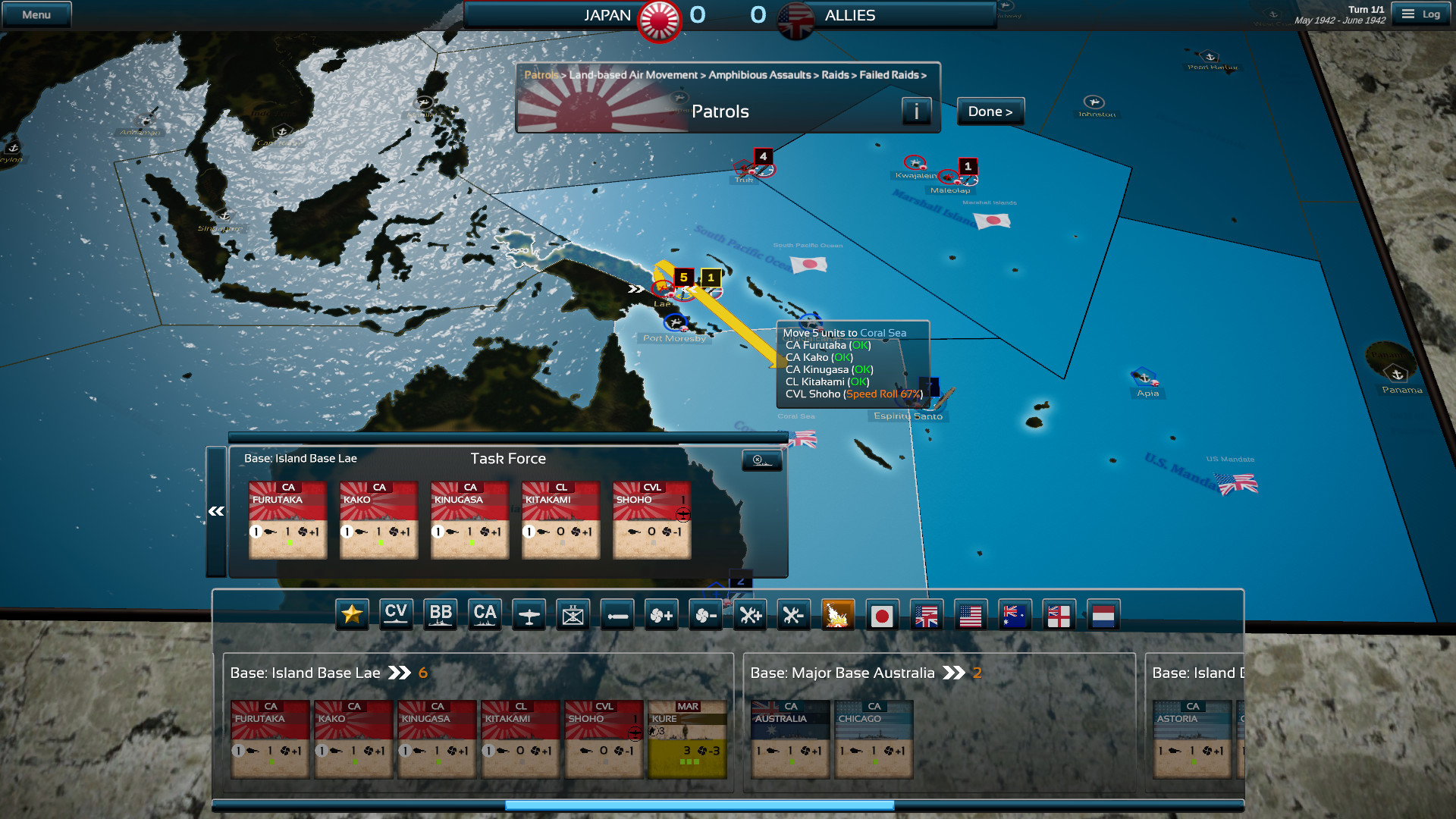Click the land division (XX) filter icon
The width and height of the screenshot is (1456, 819).
pos(573,615)
